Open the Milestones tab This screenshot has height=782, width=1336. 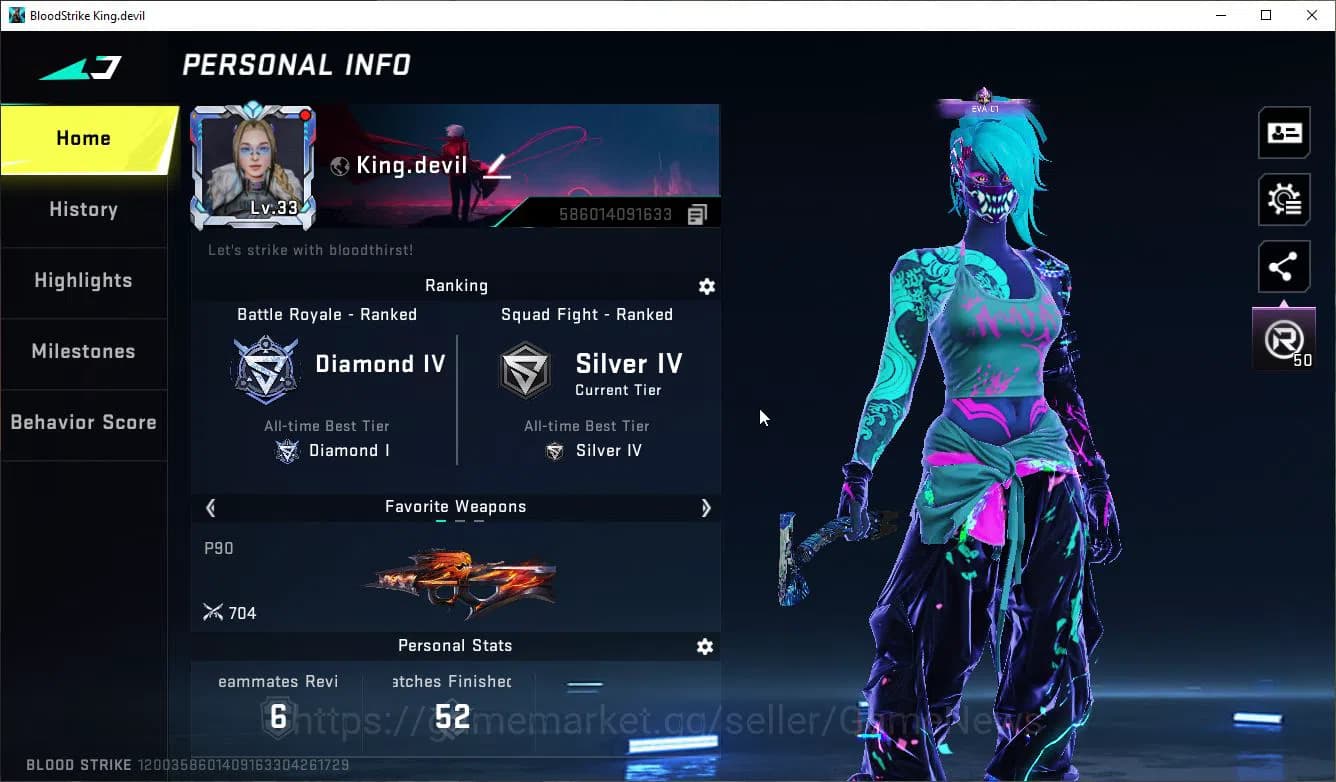[x=83, y=352]
